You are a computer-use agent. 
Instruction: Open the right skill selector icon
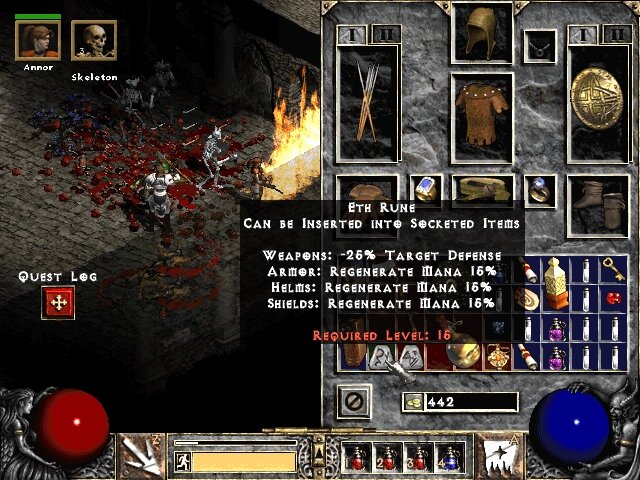(498, 455)
